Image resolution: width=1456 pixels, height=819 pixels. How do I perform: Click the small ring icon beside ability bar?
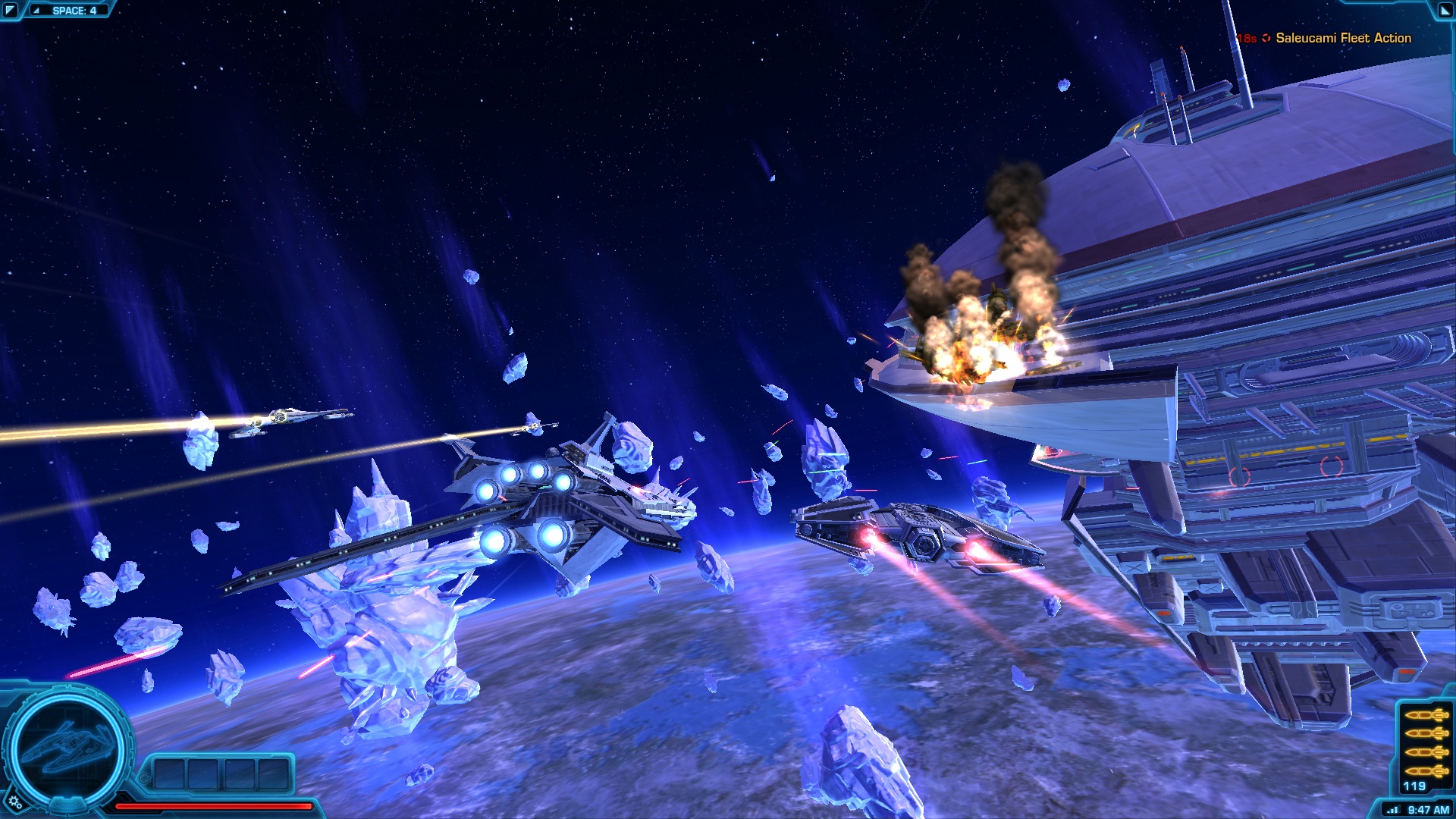[145, 778]
